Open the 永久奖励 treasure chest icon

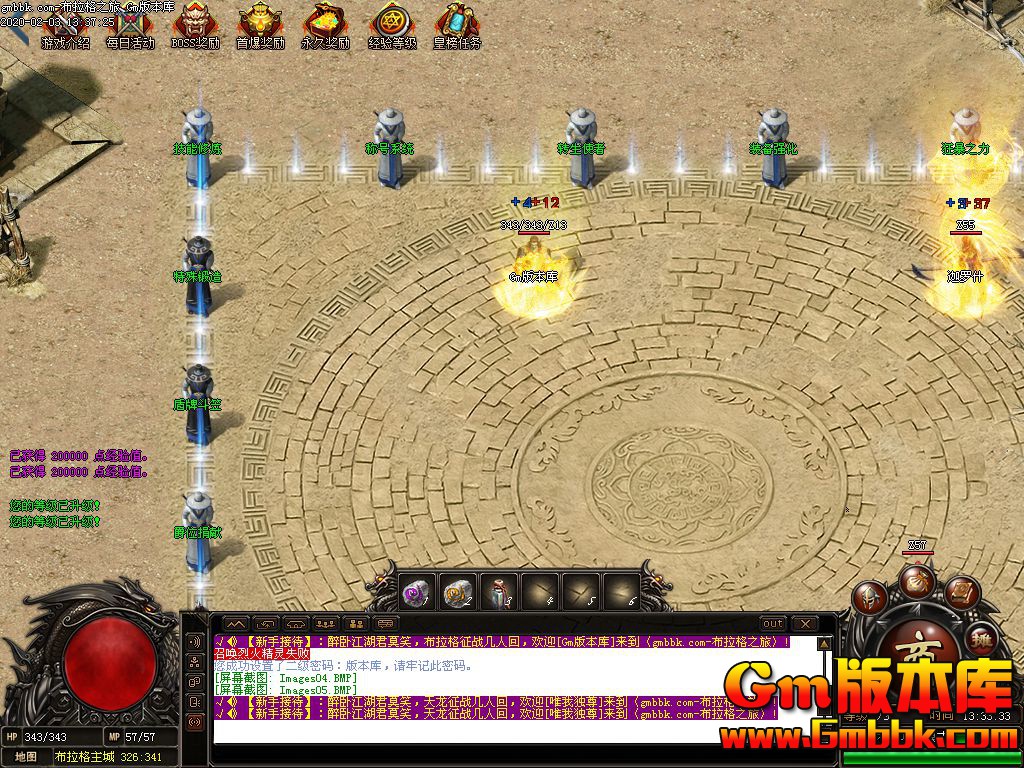coord(326,24)
